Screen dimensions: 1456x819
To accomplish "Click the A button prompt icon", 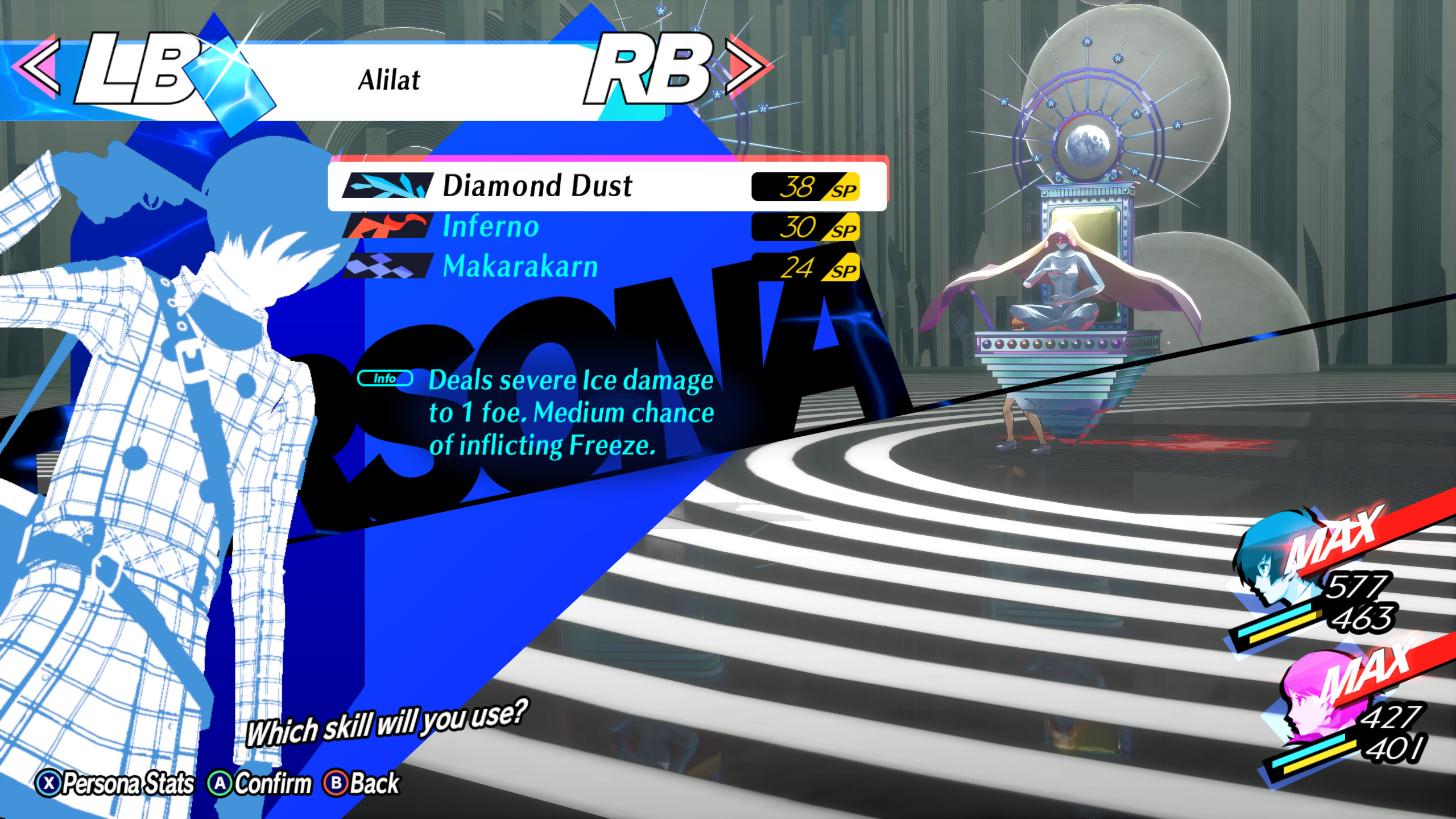I will [219, 784].
